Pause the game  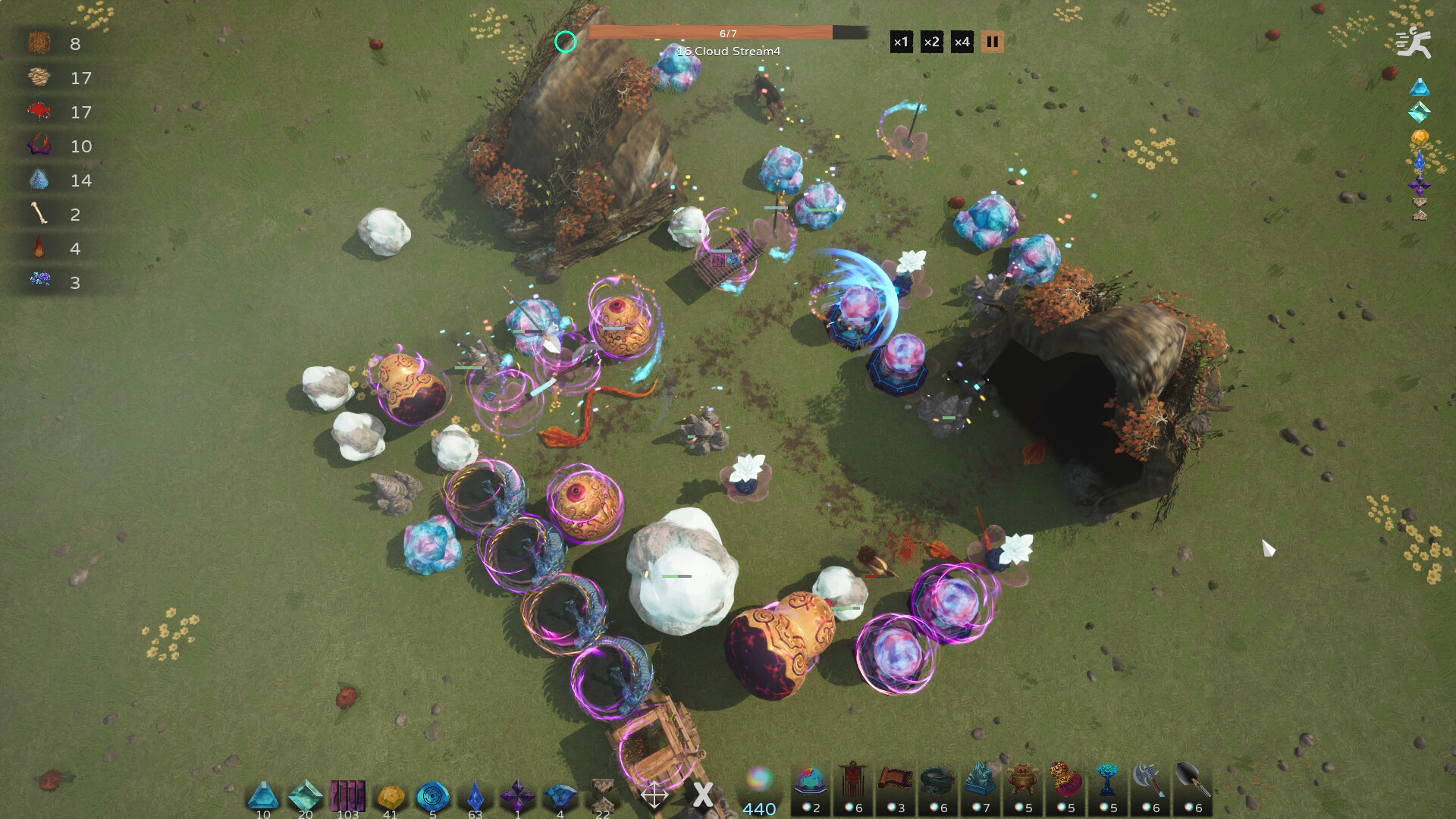pyautogui.click(x=992, y=42)
